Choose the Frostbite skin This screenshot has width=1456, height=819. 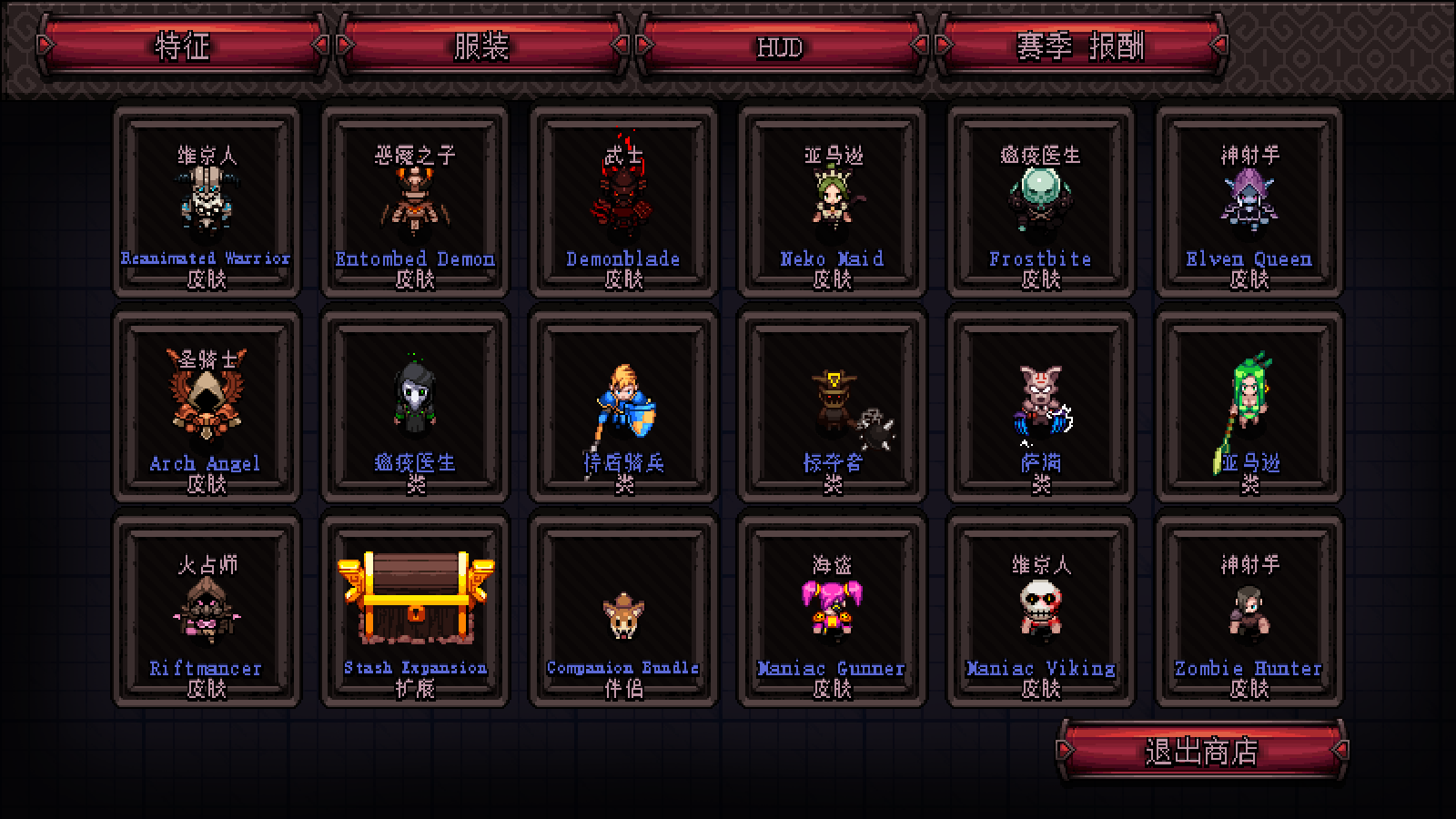(x=1040, y=203)
